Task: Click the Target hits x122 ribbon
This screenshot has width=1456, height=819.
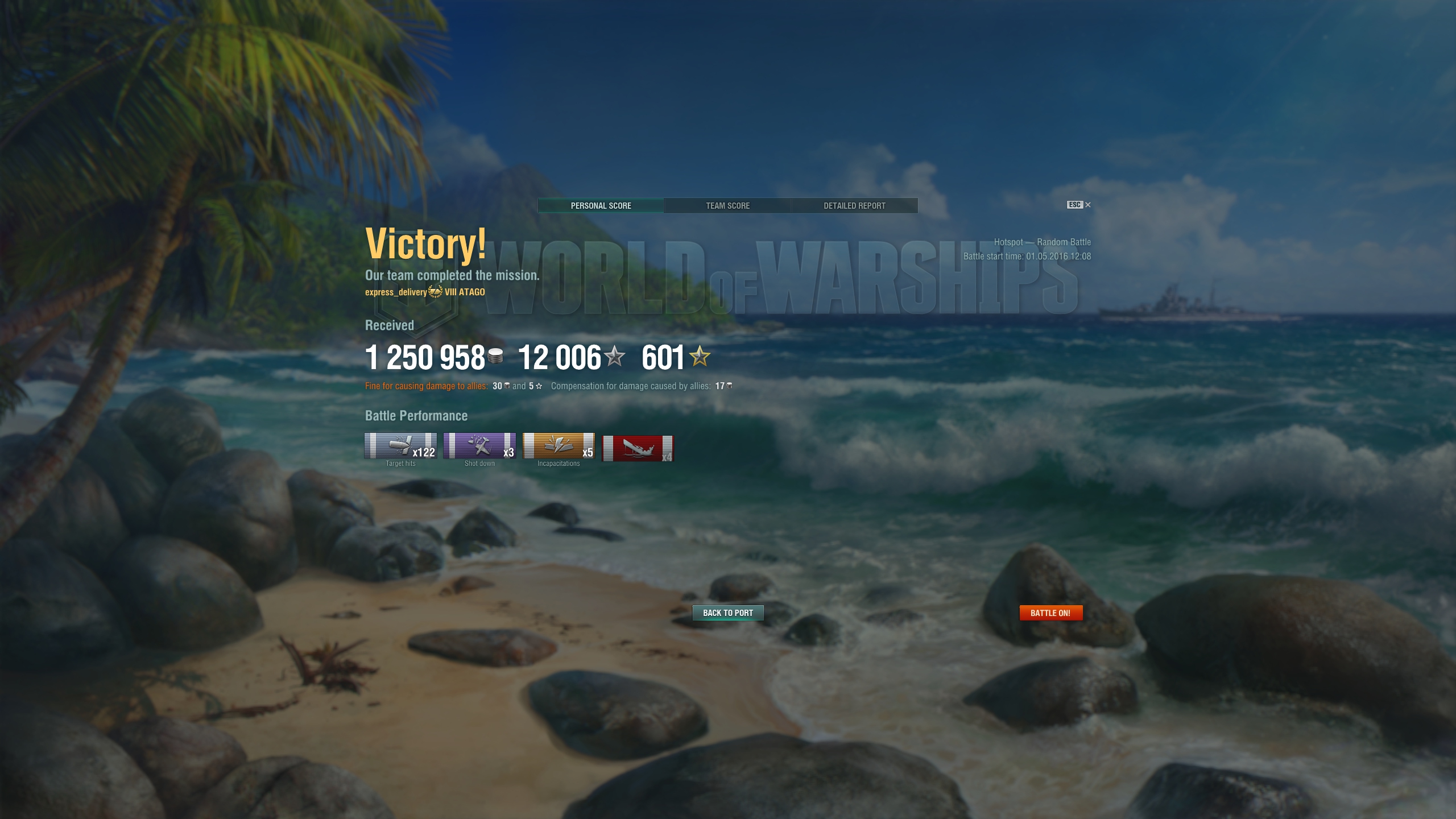Action: (x=400, y=446)
